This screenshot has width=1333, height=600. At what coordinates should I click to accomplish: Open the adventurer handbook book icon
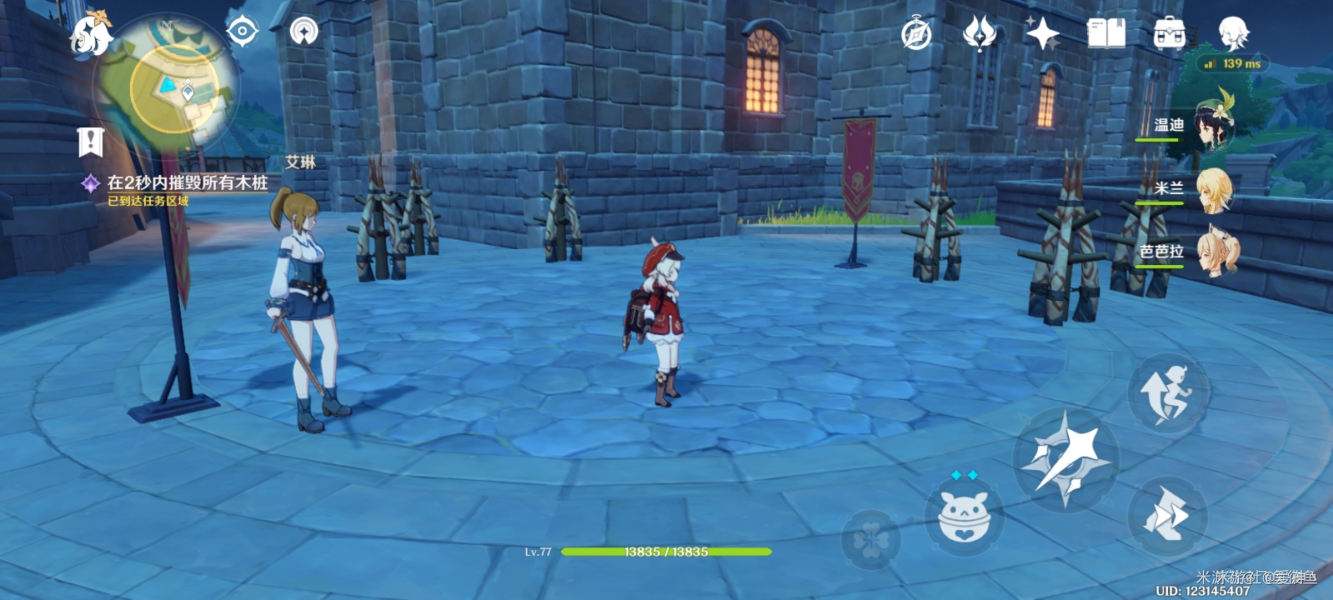tap(1106, 33)
